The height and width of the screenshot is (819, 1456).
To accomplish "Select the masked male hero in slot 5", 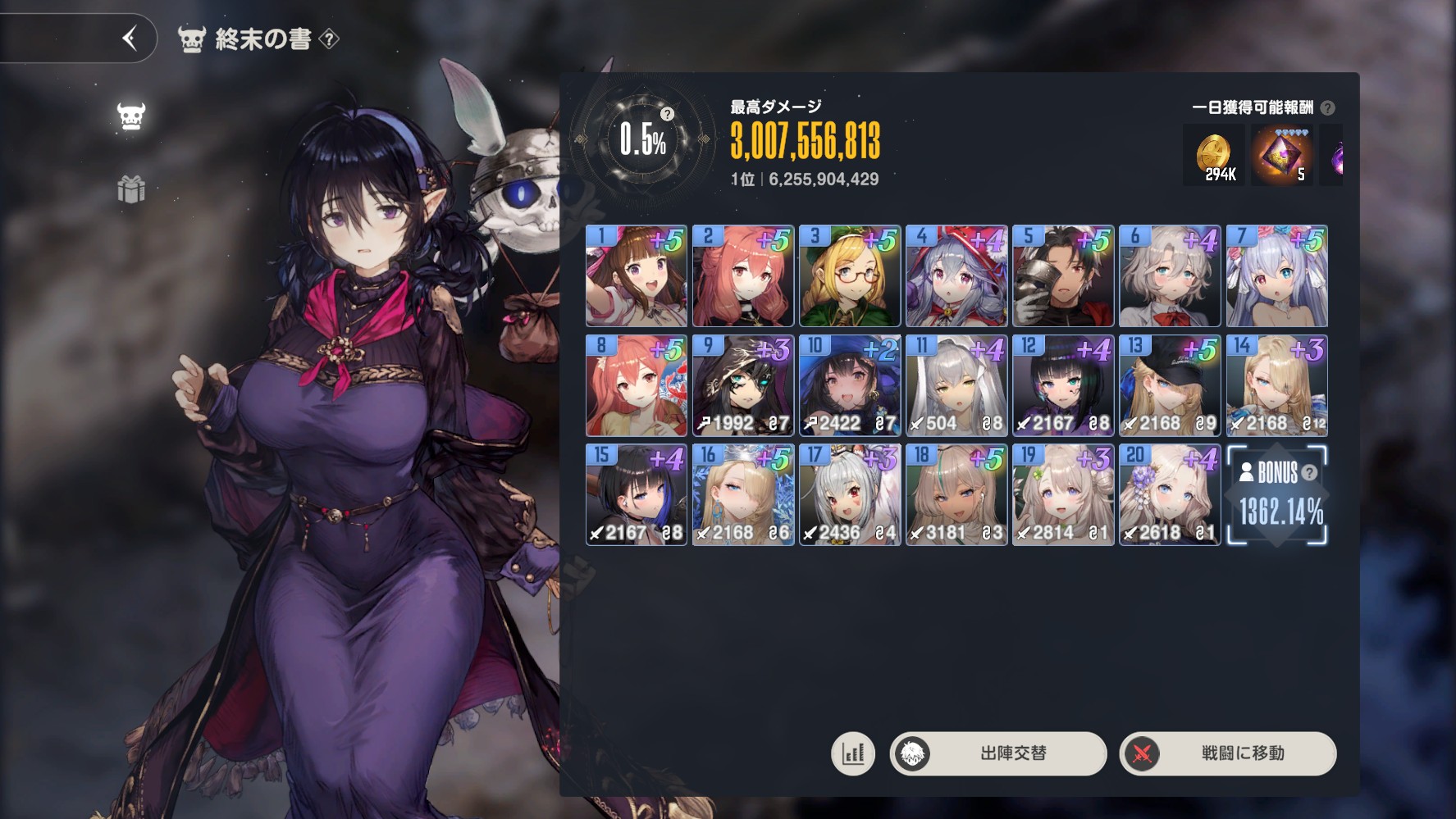I will (1063, 276).
